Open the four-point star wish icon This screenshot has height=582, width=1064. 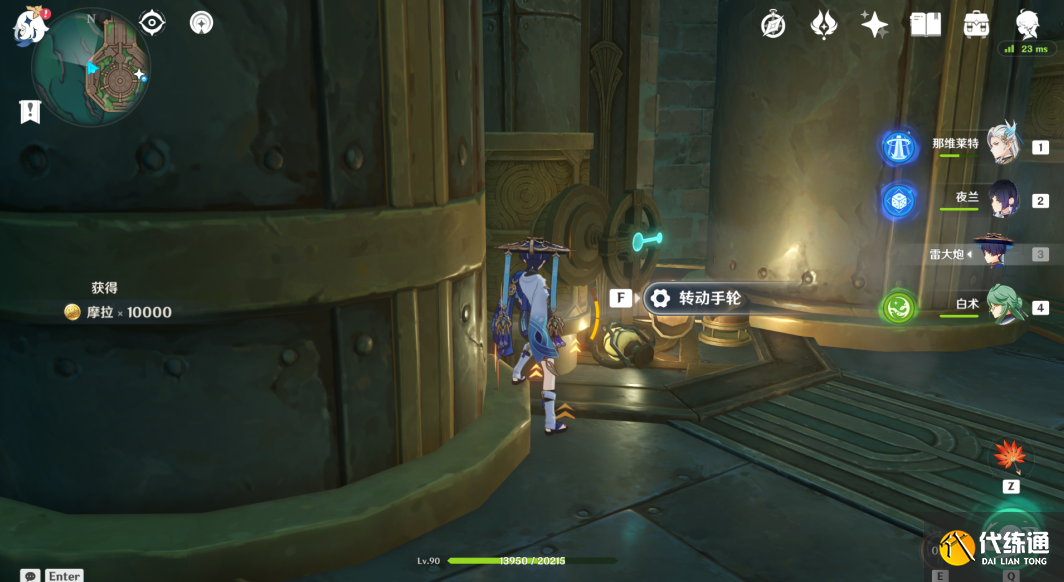click(x=874, y=25)
